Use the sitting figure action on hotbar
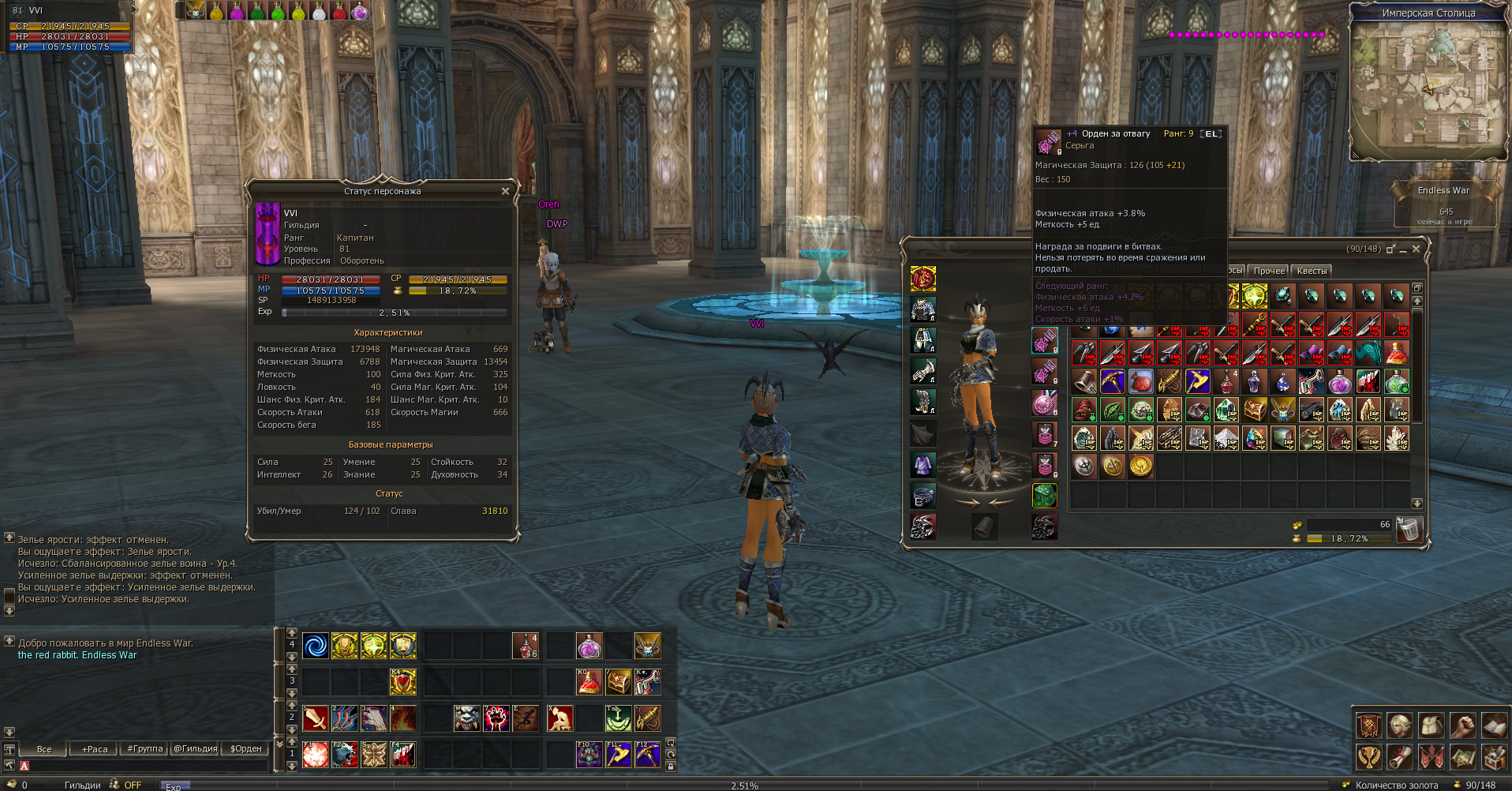1512x791 pixels. click(560, 718)
